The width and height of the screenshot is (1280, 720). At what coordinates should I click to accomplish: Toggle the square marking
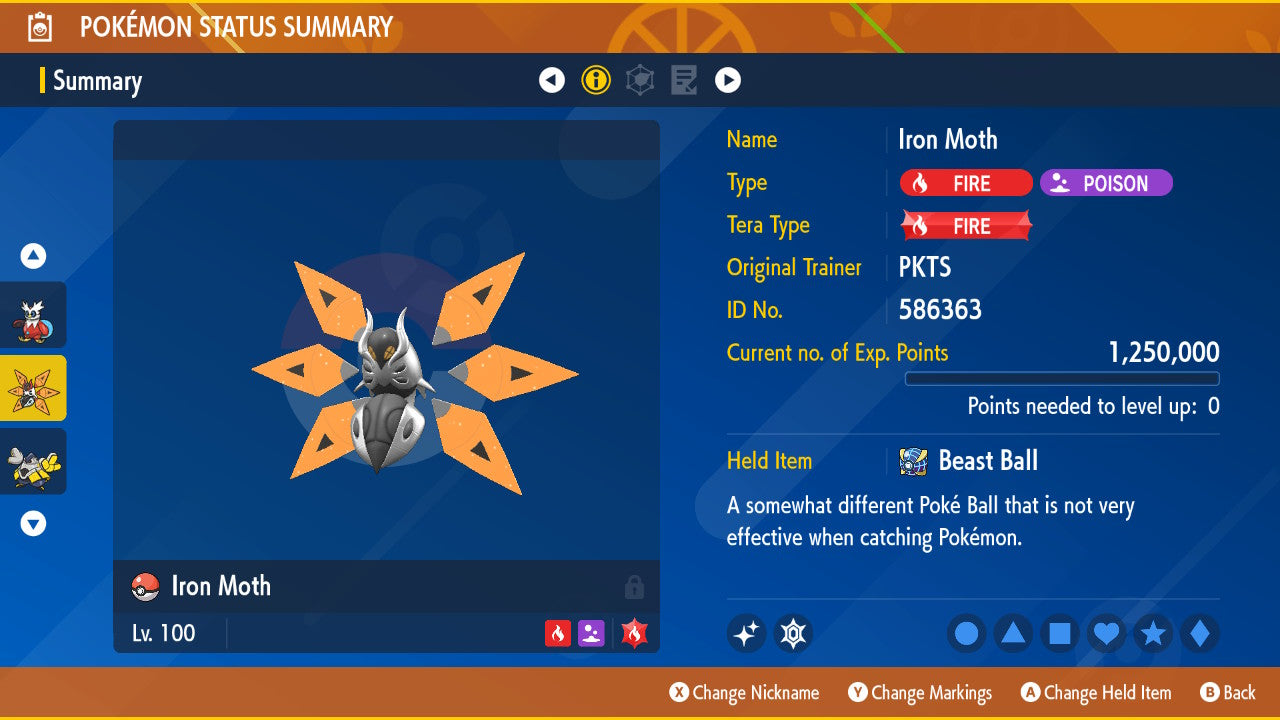coord(1060,633)
